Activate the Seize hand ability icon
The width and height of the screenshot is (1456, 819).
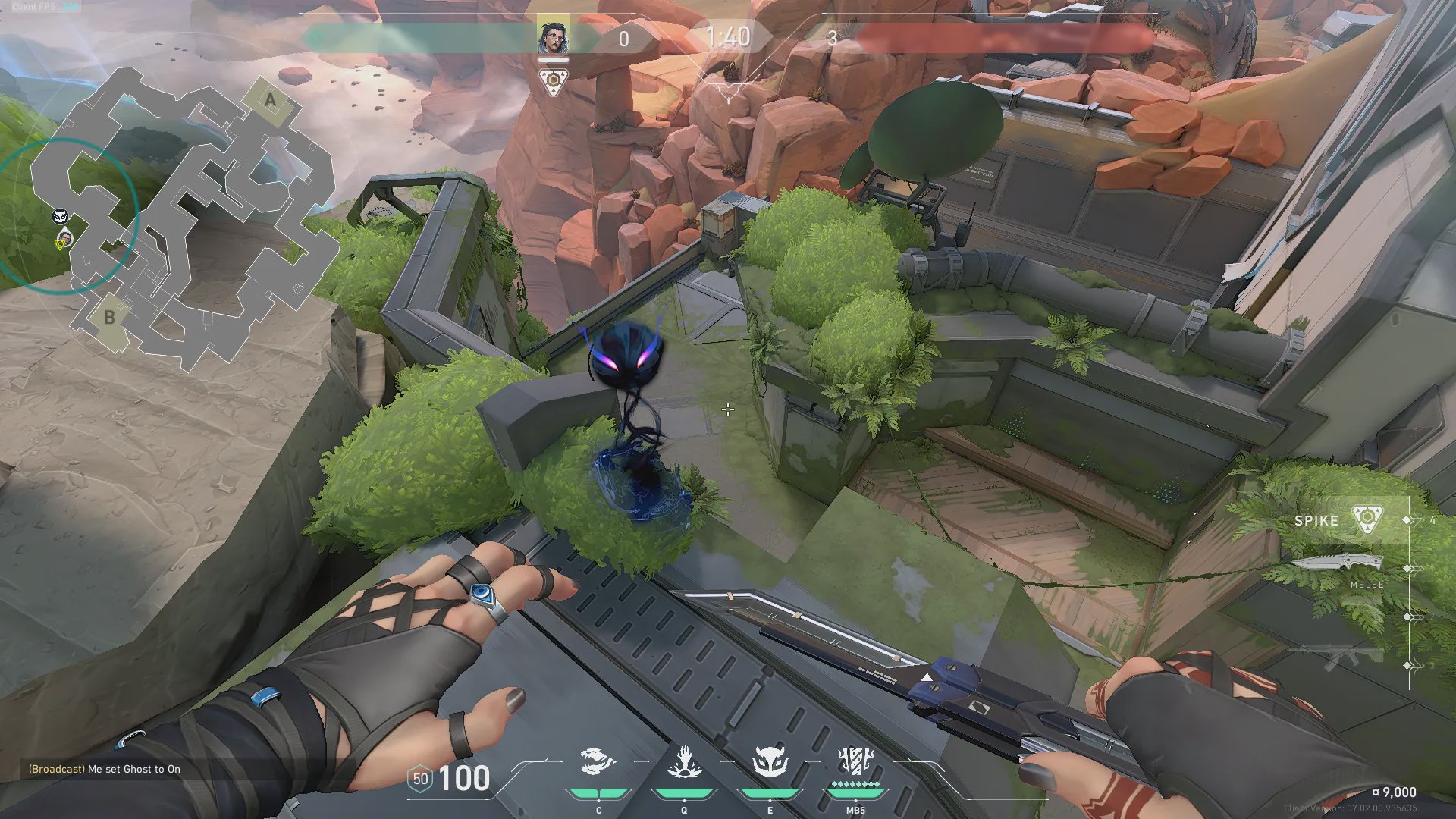(684, 762)
